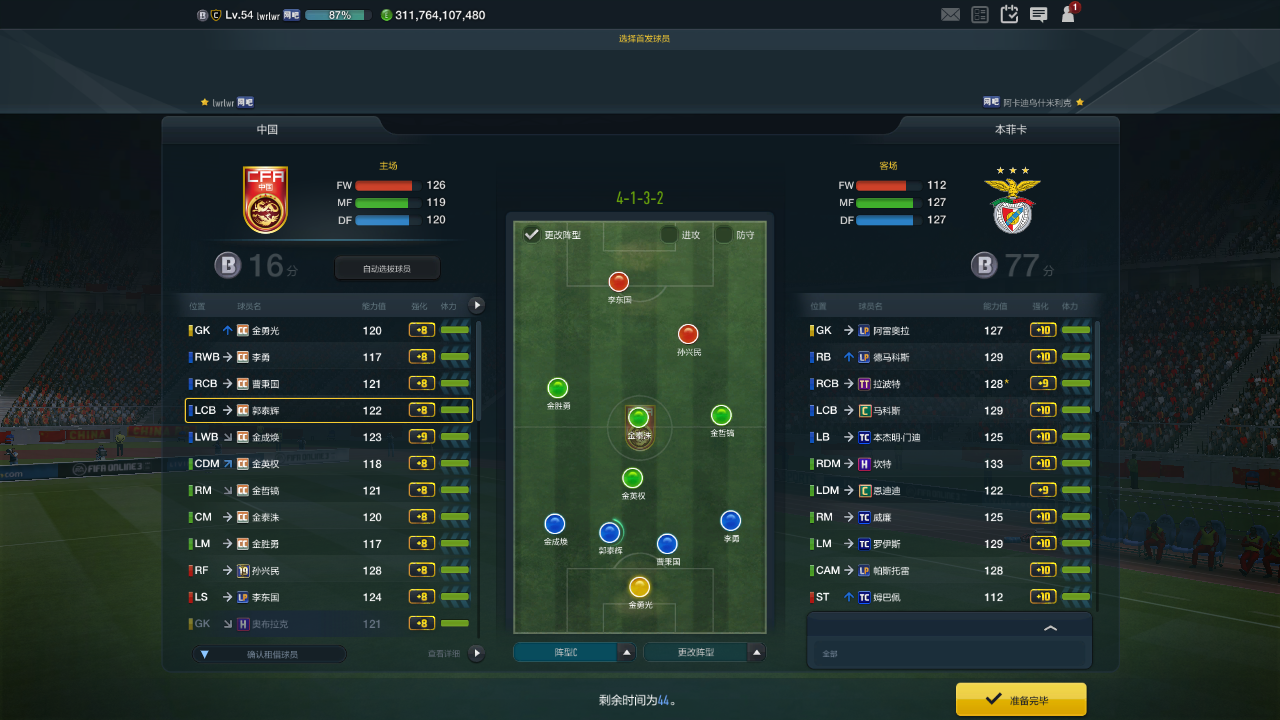Select the opponent's RDM 坎特 row
Screen dimensions: 1280x720
tap(948, 463)
